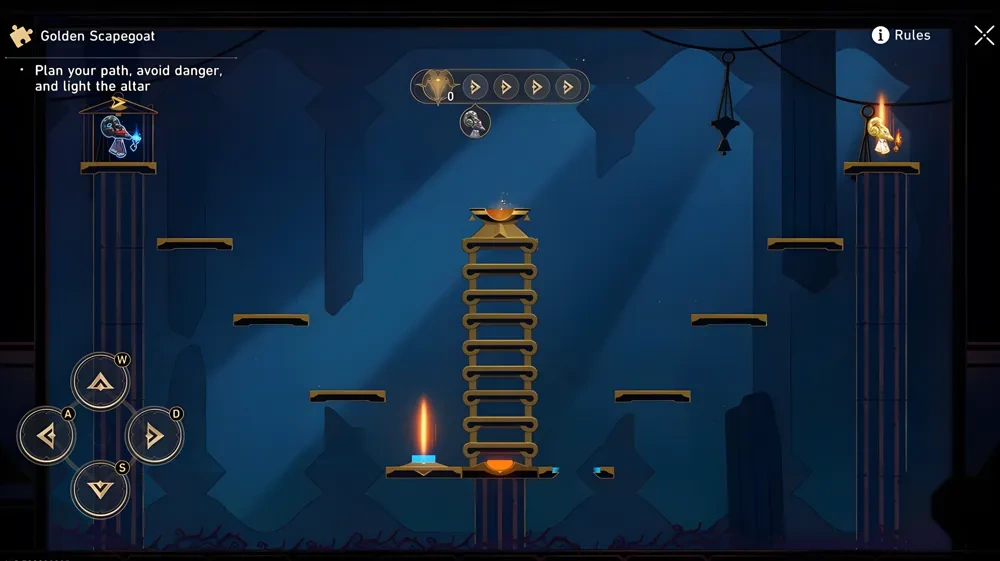This screenshot has width=1000, height=561.
Task: Select the goat mask icon below step bar
Action: (x=475, y=123)
